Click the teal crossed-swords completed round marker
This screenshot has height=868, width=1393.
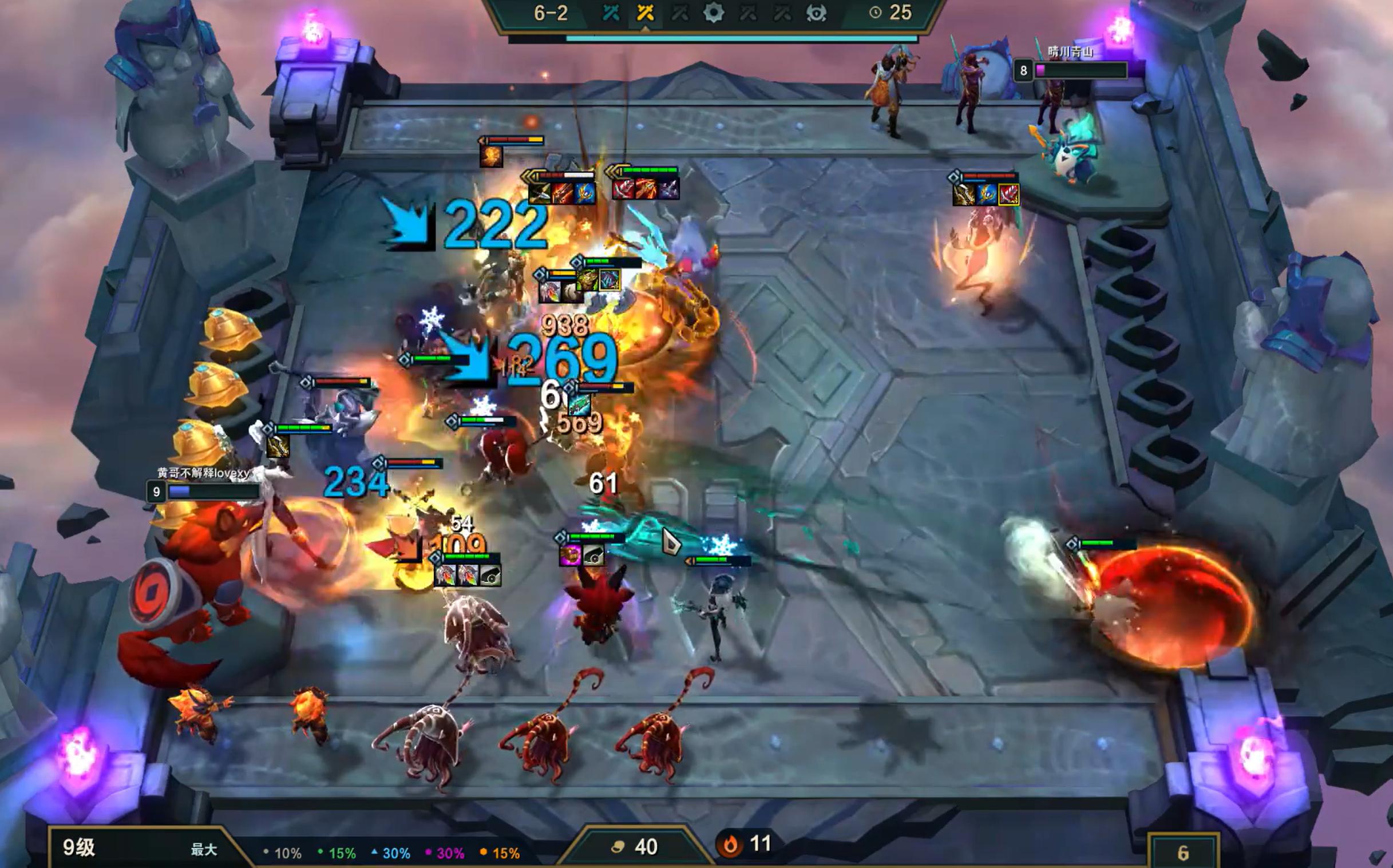[611, 13]
